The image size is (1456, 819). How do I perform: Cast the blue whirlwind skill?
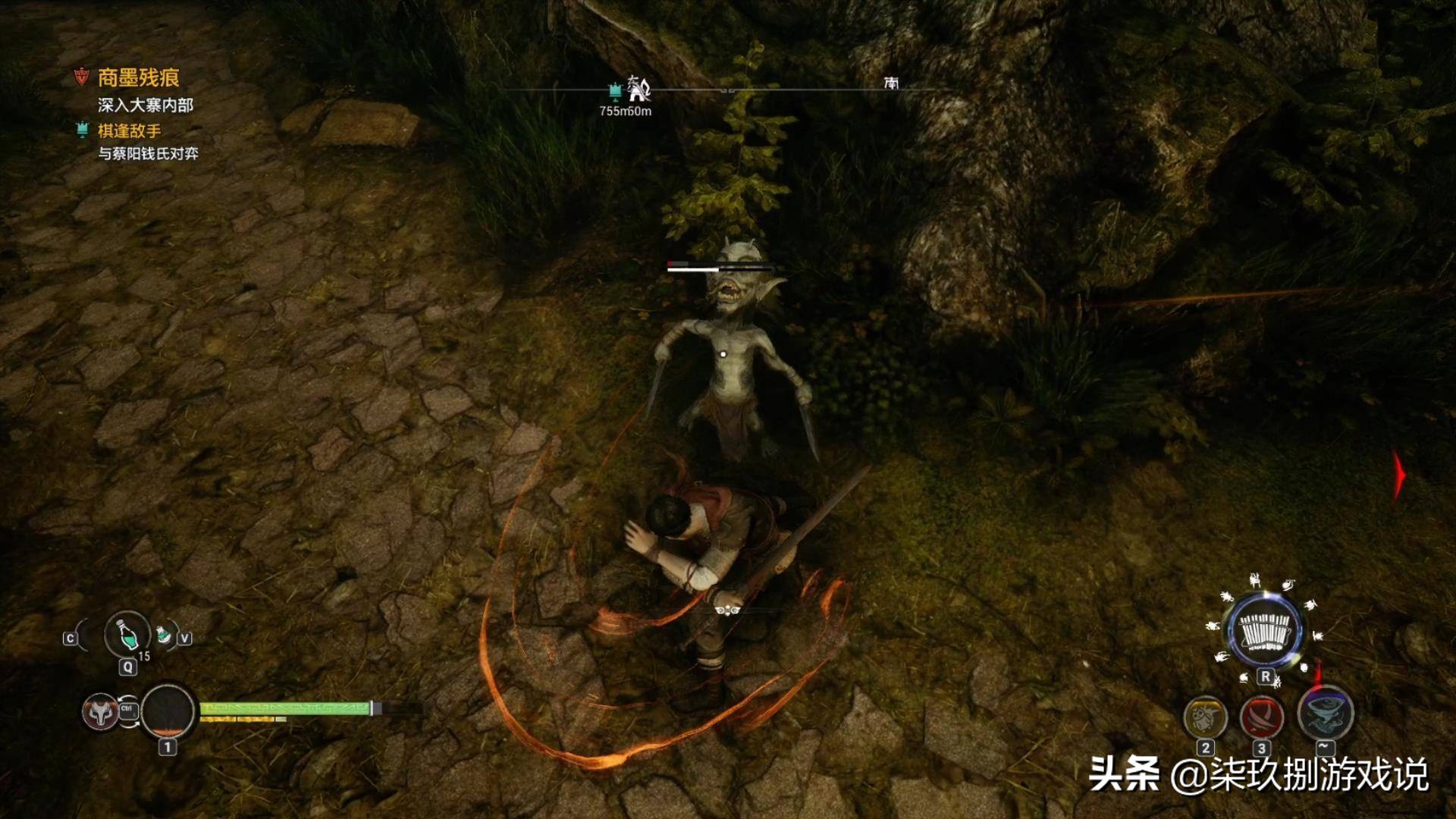(x=1325, y=713)
